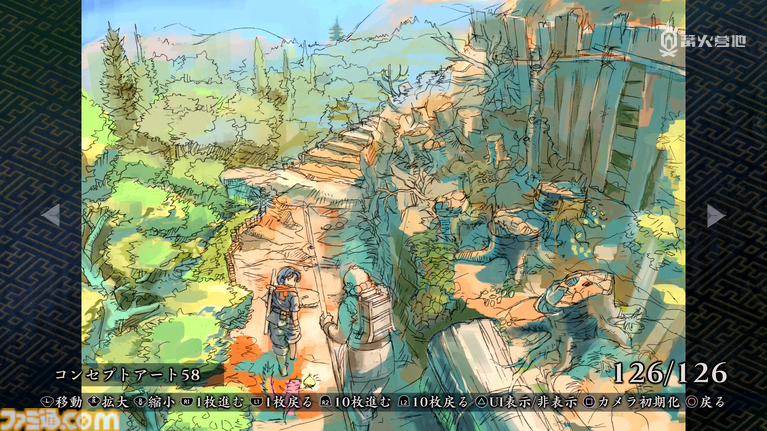
Task: Advance to the next image with right arrow
Action: point(715,215)
